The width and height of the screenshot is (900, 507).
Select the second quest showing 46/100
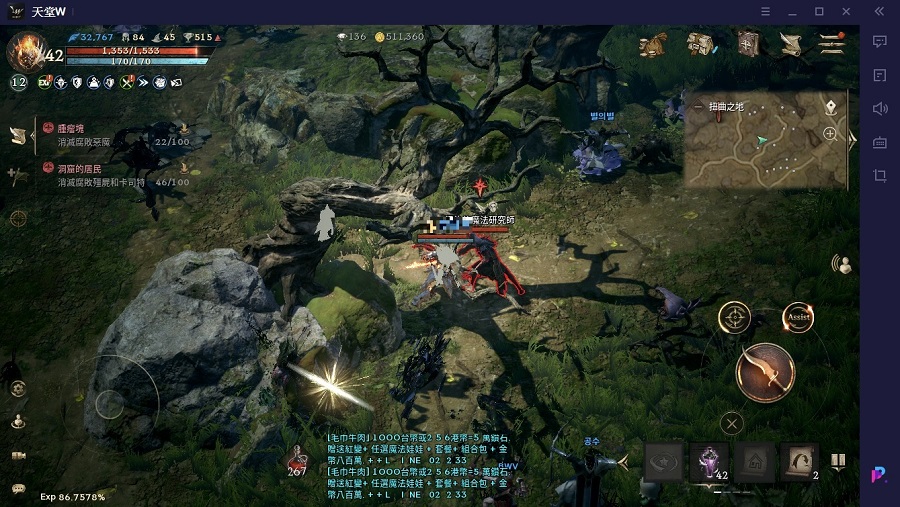click(110, 176)
